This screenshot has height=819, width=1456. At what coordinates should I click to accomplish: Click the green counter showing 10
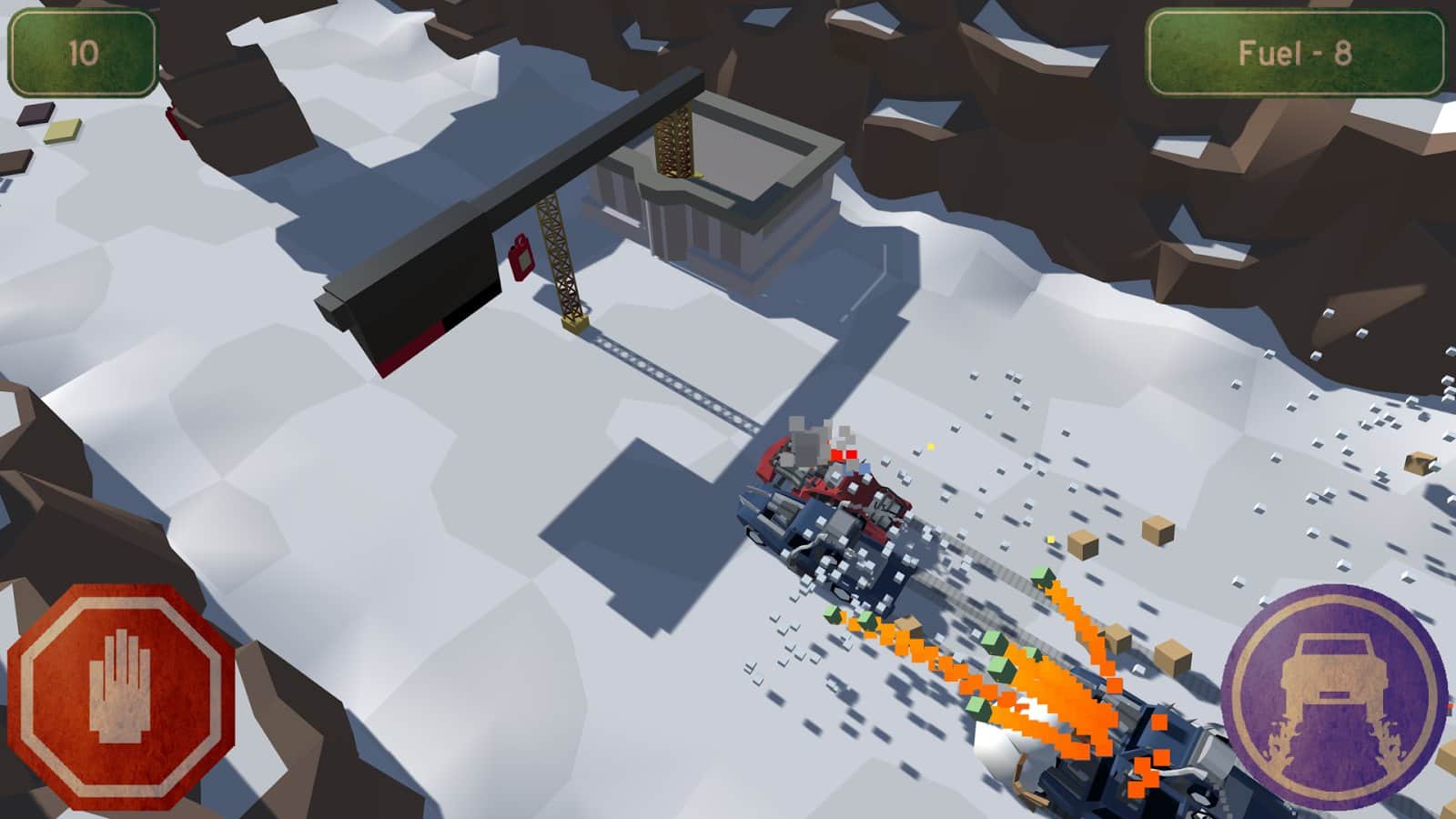[x=80, y=53]
